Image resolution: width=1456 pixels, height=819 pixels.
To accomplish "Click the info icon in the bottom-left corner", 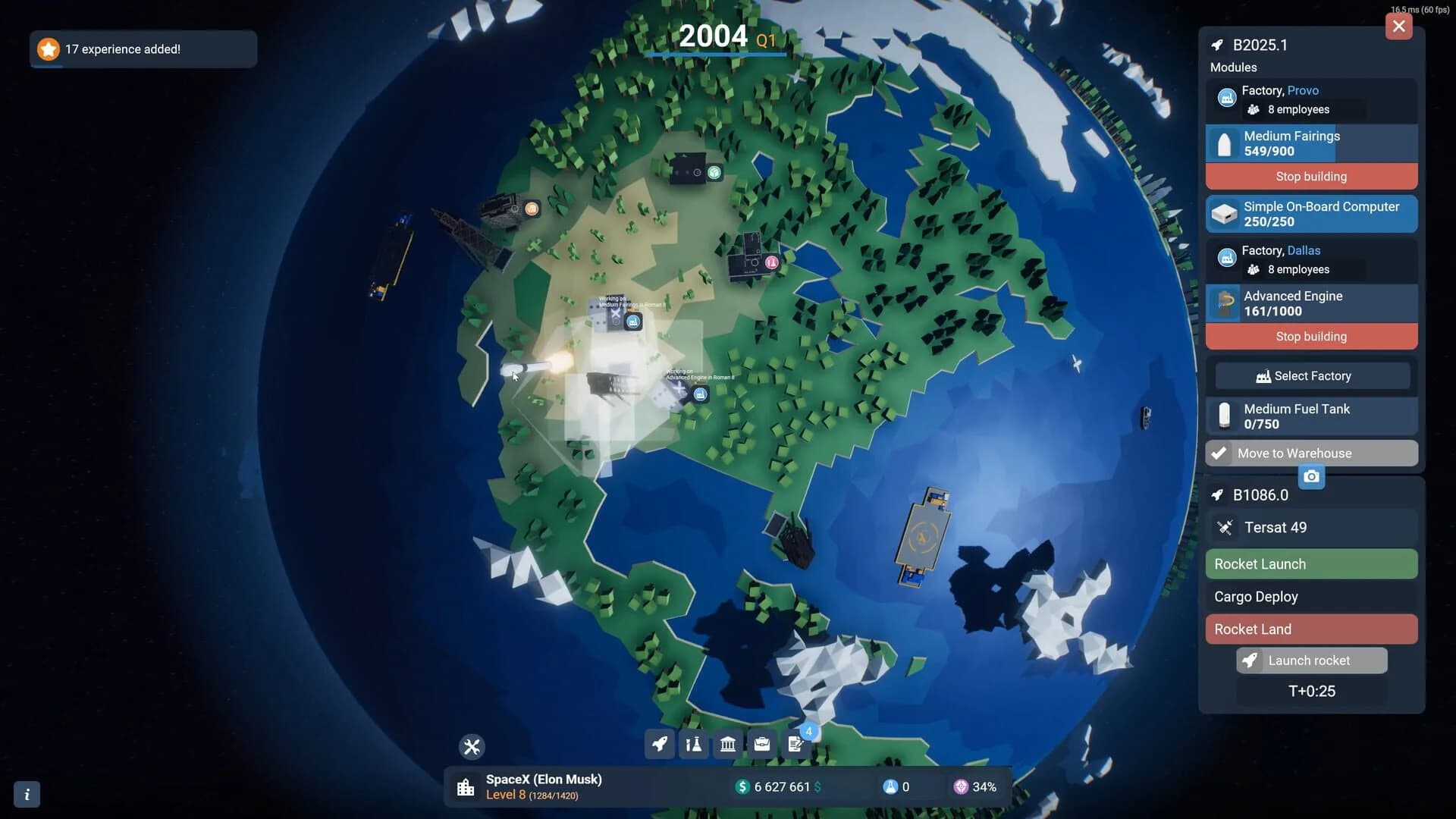I will tap(27, 794).
